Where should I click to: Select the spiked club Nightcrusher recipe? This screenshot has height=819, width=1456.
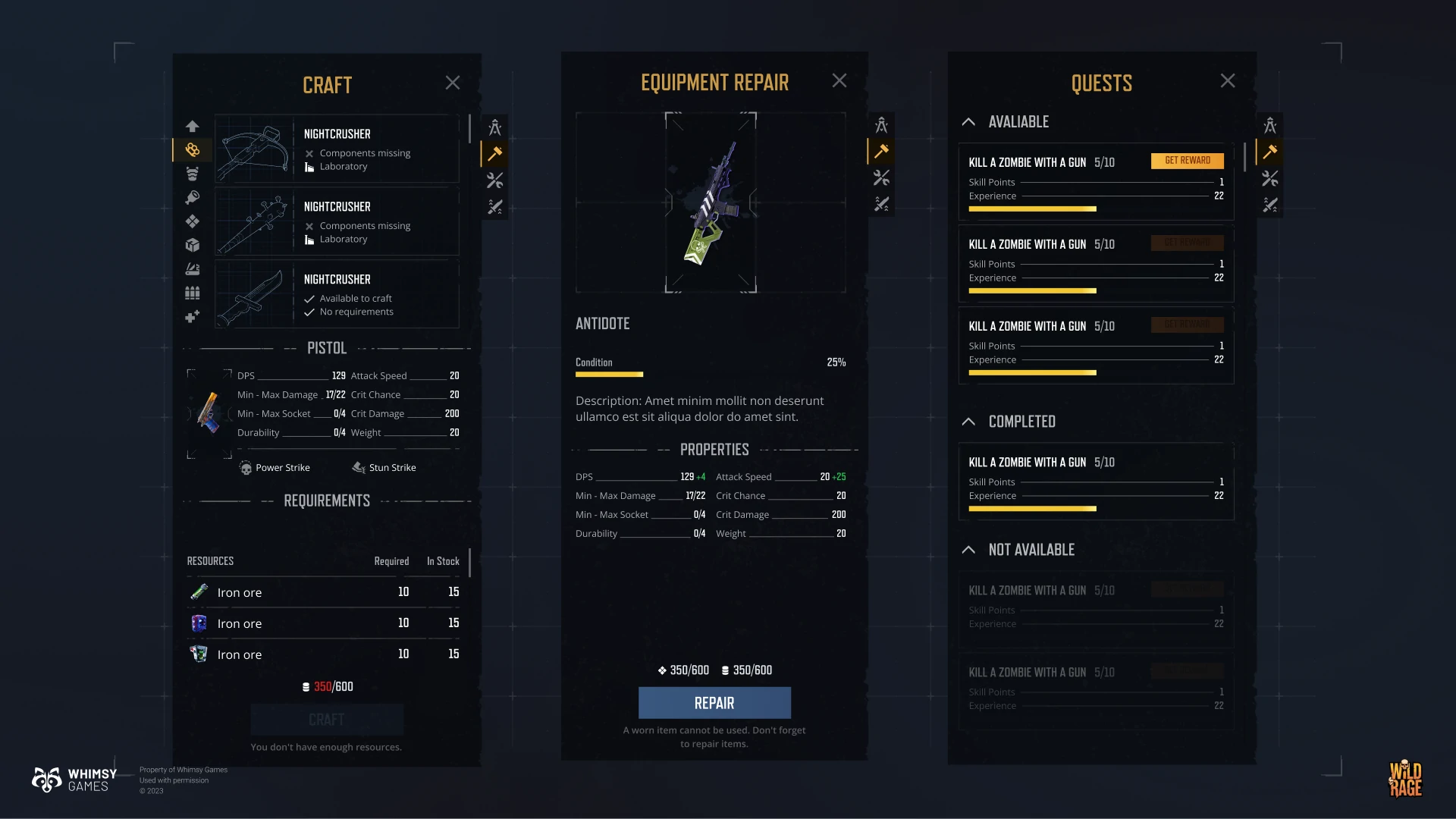pos(337,221)
